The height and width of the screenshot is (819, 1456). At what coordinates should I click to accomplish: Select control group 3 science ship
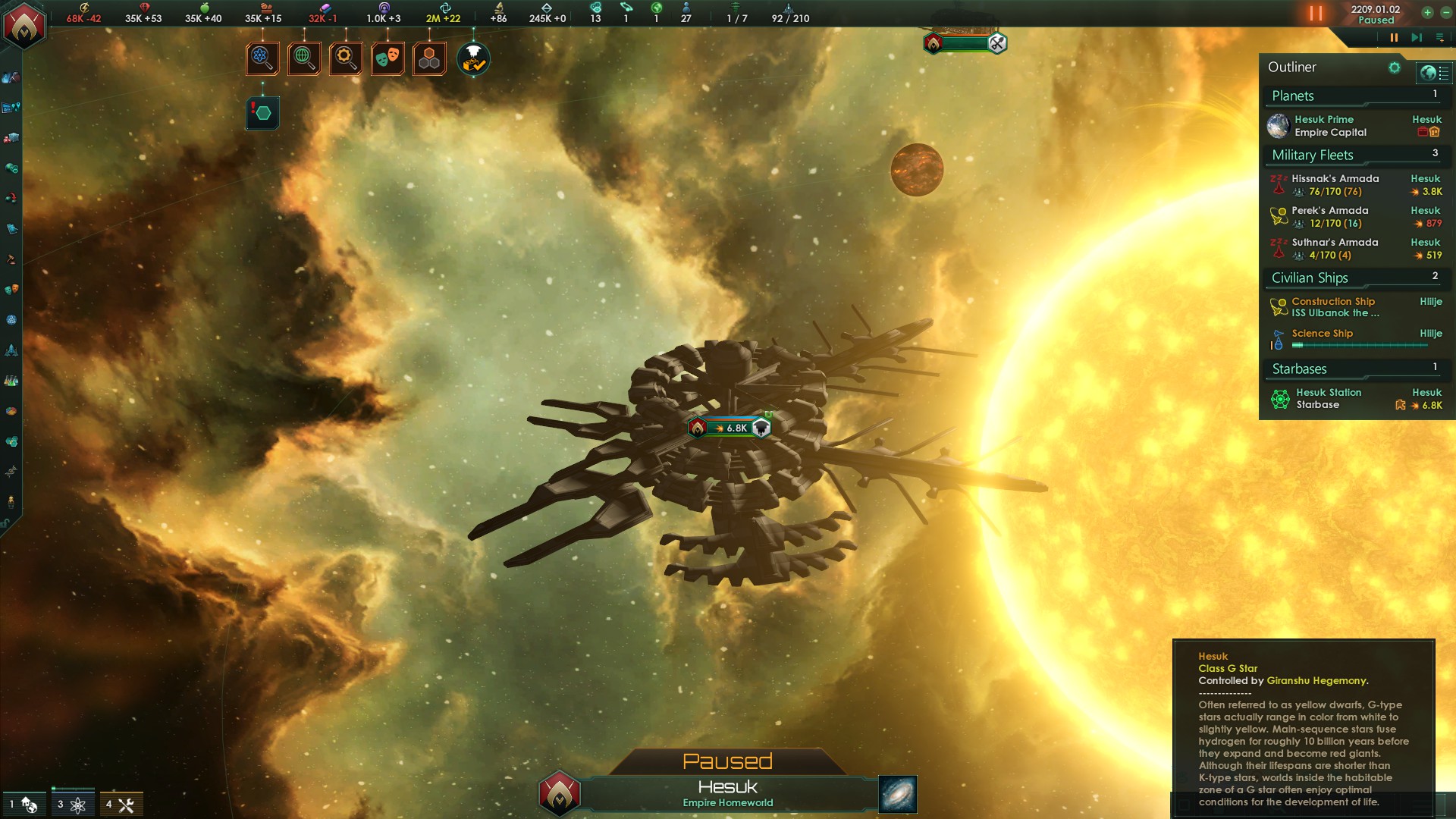pyautogui.click(x=72, y=804)
